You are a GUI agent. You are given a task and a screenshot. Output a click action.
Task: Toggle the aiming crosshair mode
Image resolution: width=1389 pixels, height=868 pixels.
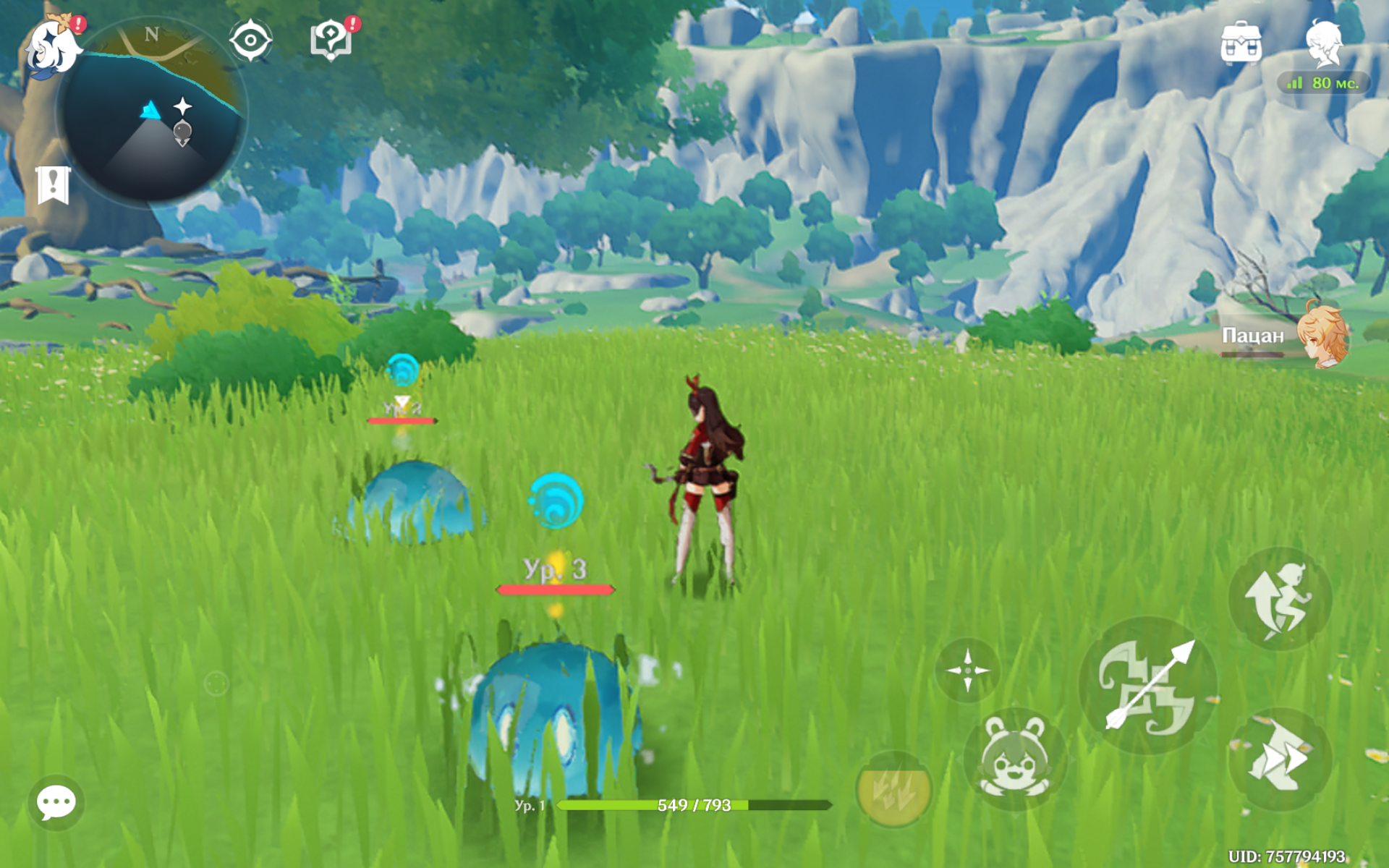coord(967,670)
